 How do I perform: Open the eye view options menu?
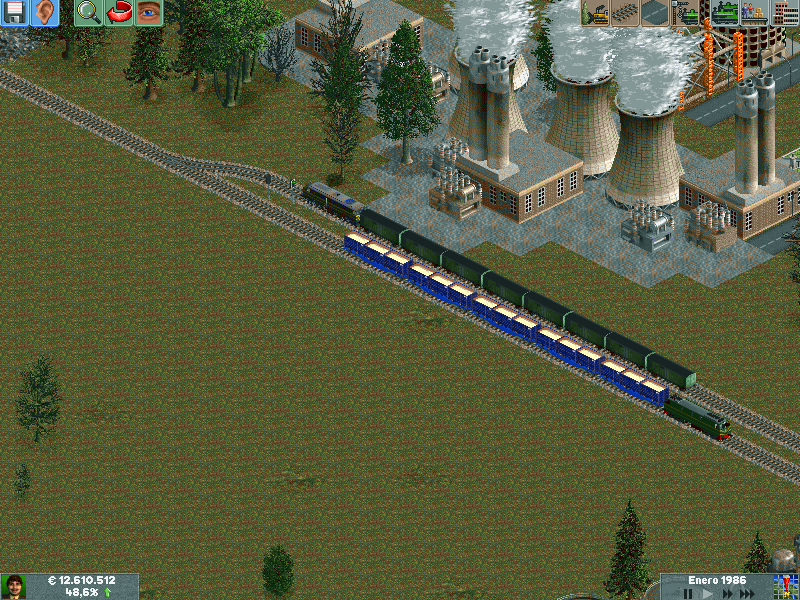pos(149,13)
